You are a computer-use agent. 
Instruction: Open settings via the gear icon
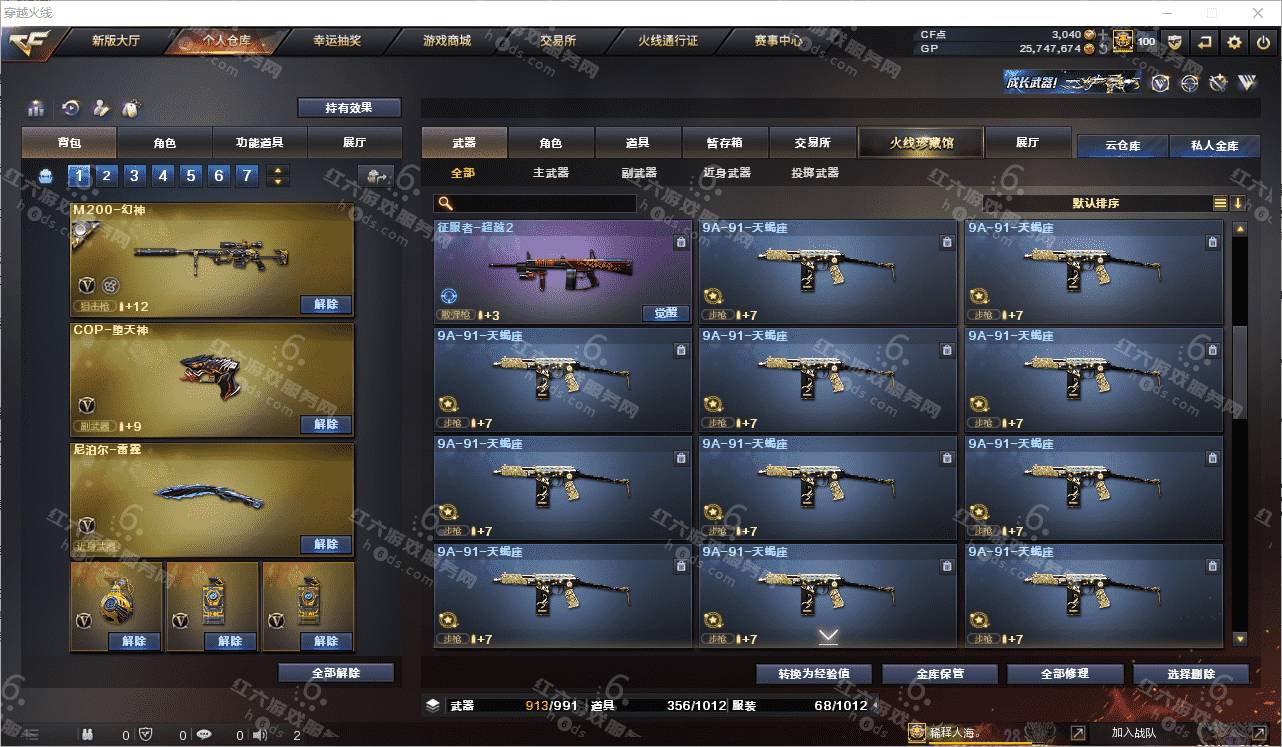coord(1234,42)
